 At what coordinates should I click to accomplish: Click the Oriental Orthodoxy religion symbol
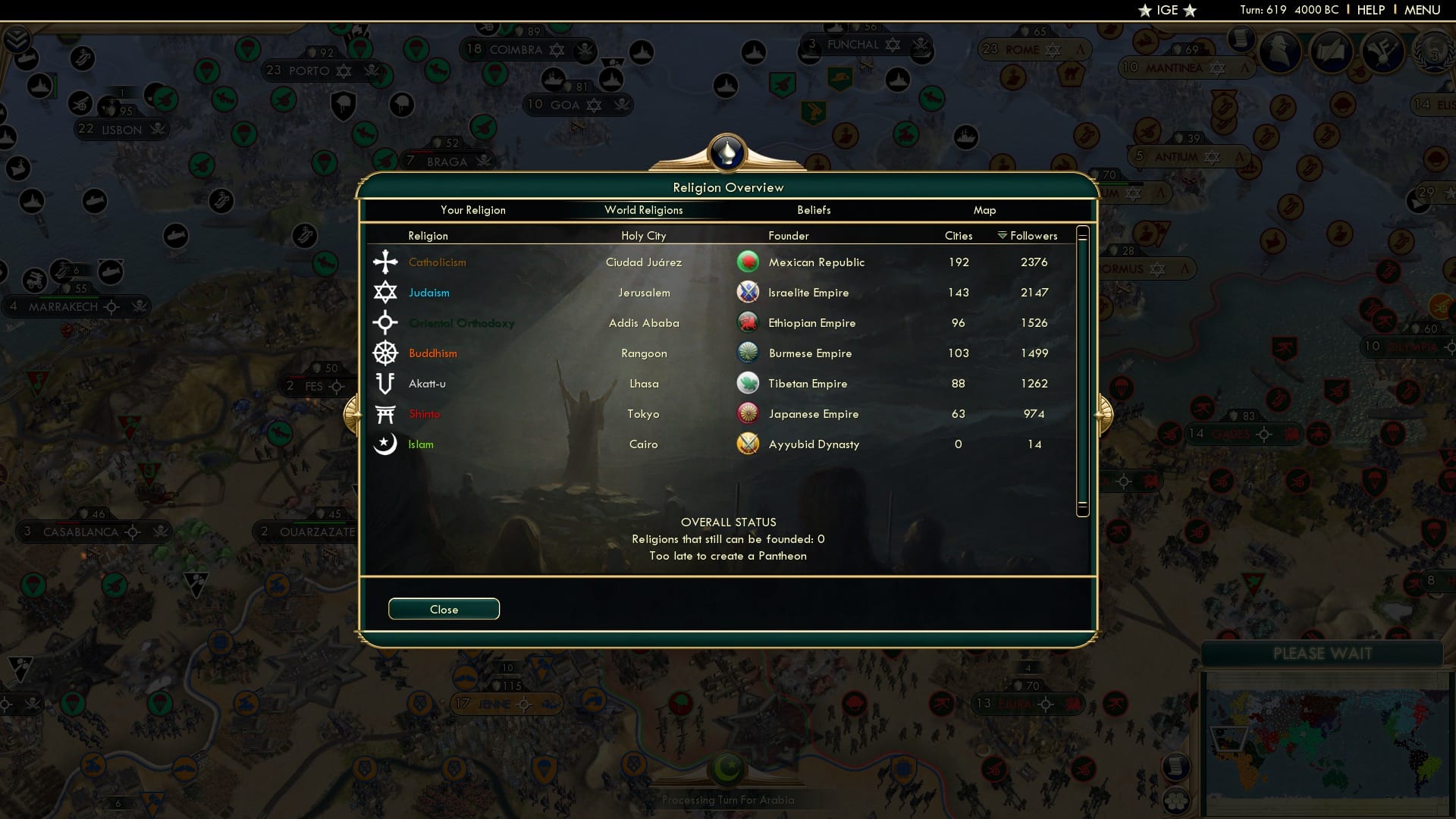[385, 322]
